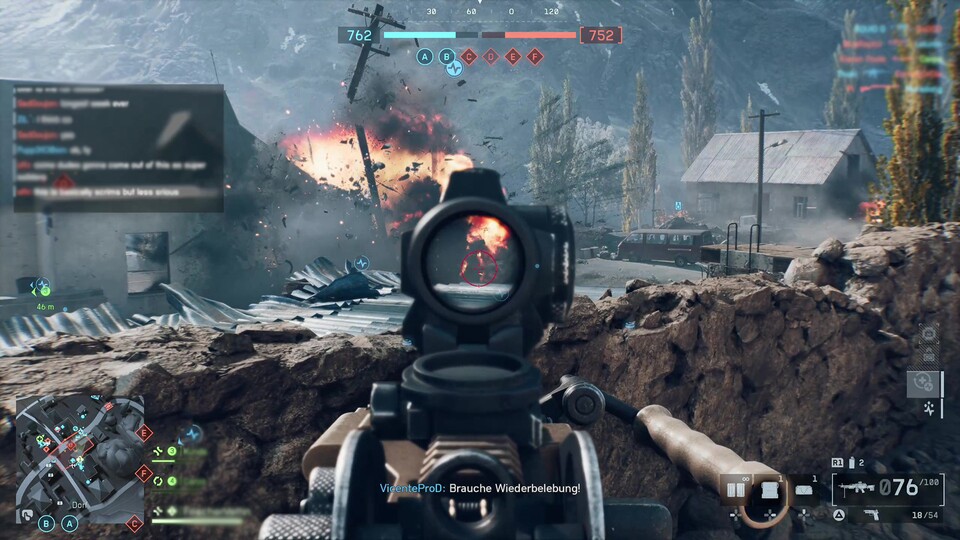960x540 pixels.
Task: Select enemy objective F in the top bar
Action: (x=535, y=57)
